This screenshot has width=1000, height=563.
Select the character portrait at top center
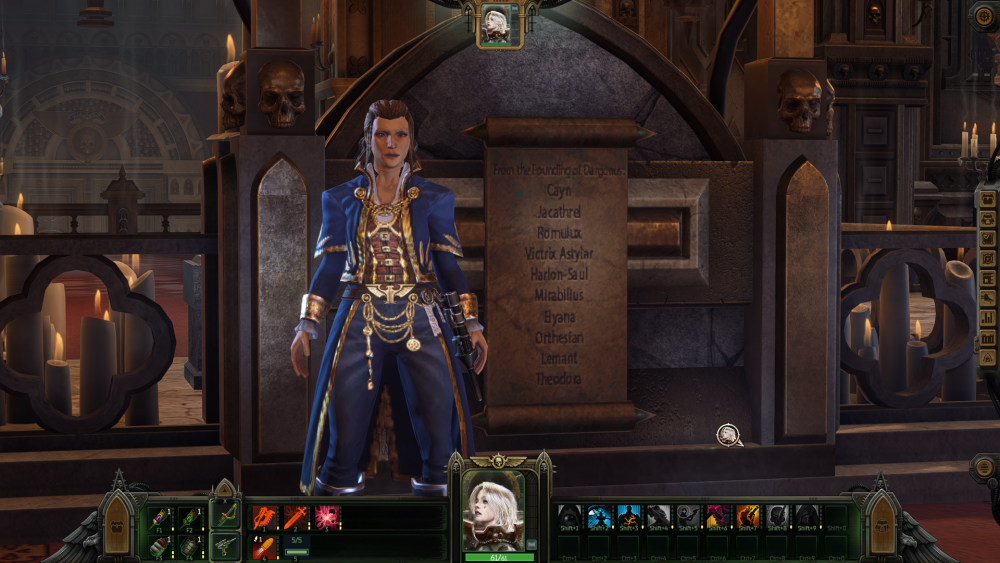coord(495,24)
